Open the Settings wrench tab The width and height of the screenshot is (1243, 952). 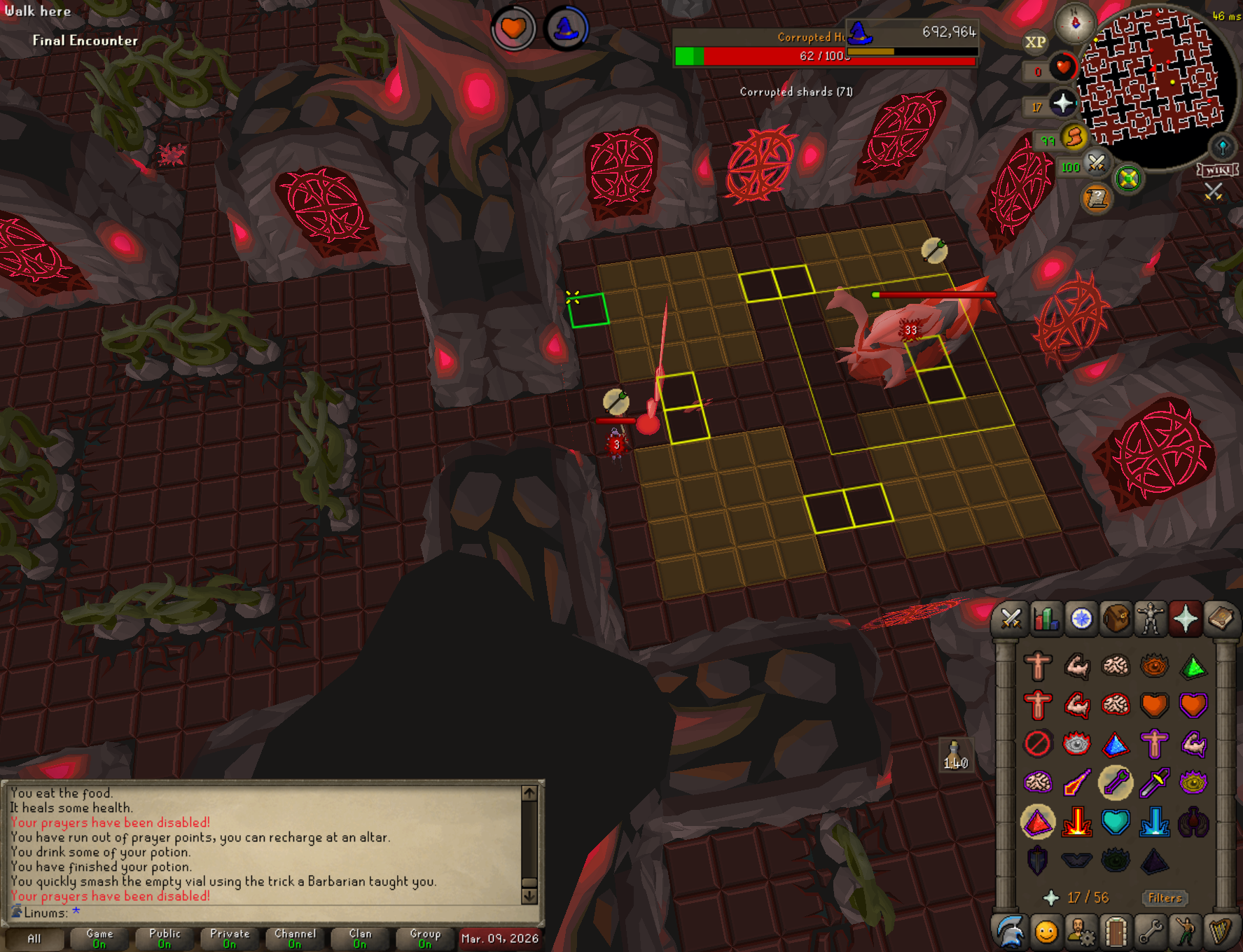coord(1151,932)
